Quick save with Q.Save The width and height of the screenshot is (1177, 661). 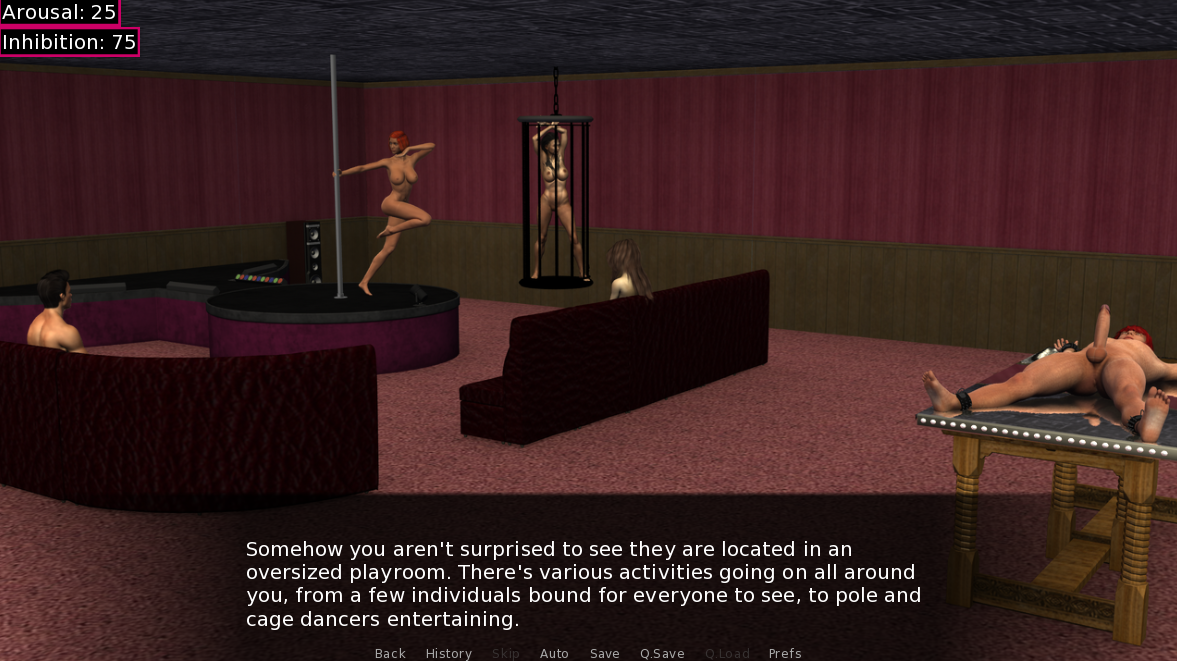pyautogui.click(x=662, y=653)
